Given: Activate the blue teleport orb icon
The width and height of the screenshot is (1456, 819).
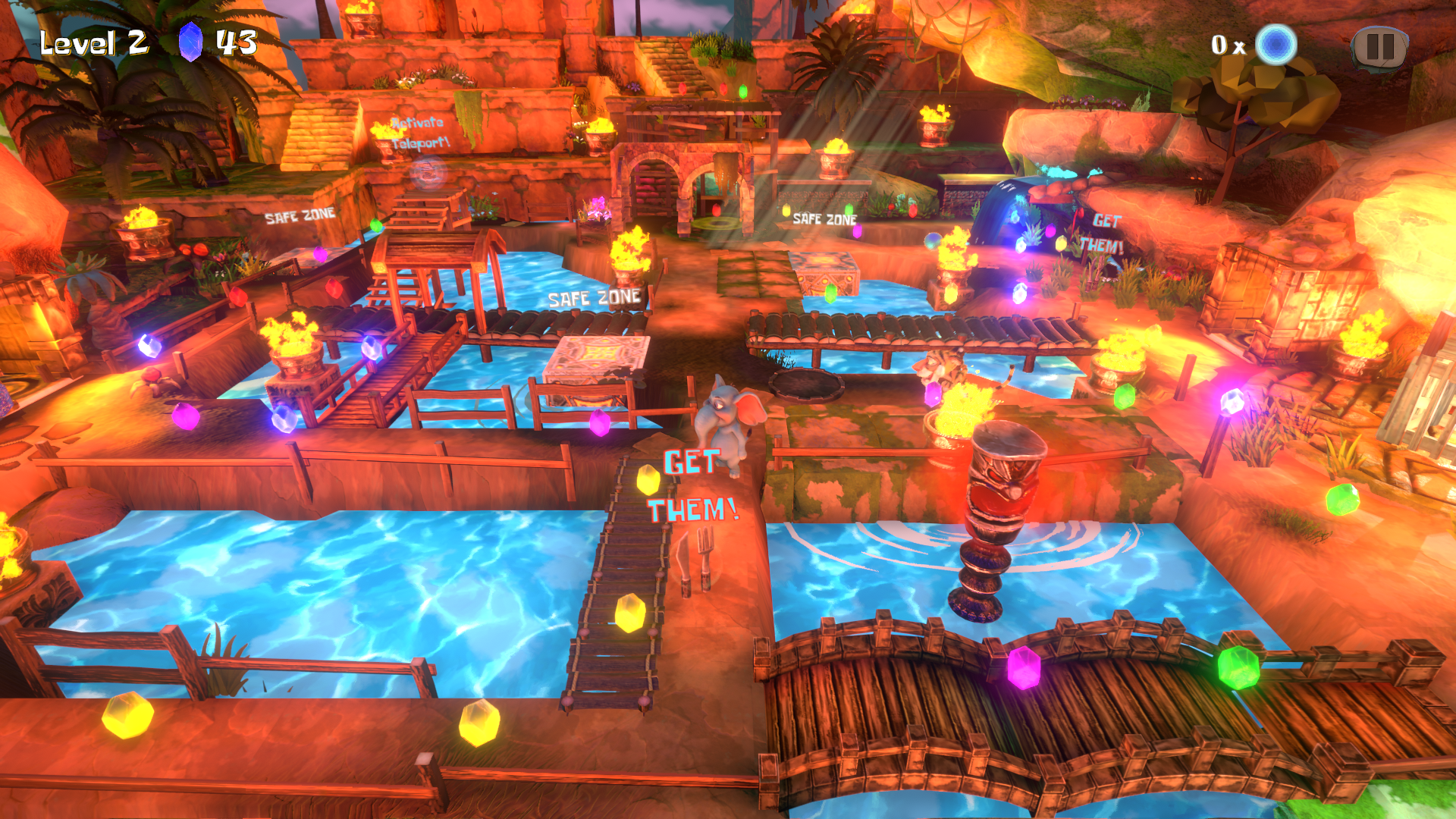Looking at the screenshot, I should click(1276, 45).
